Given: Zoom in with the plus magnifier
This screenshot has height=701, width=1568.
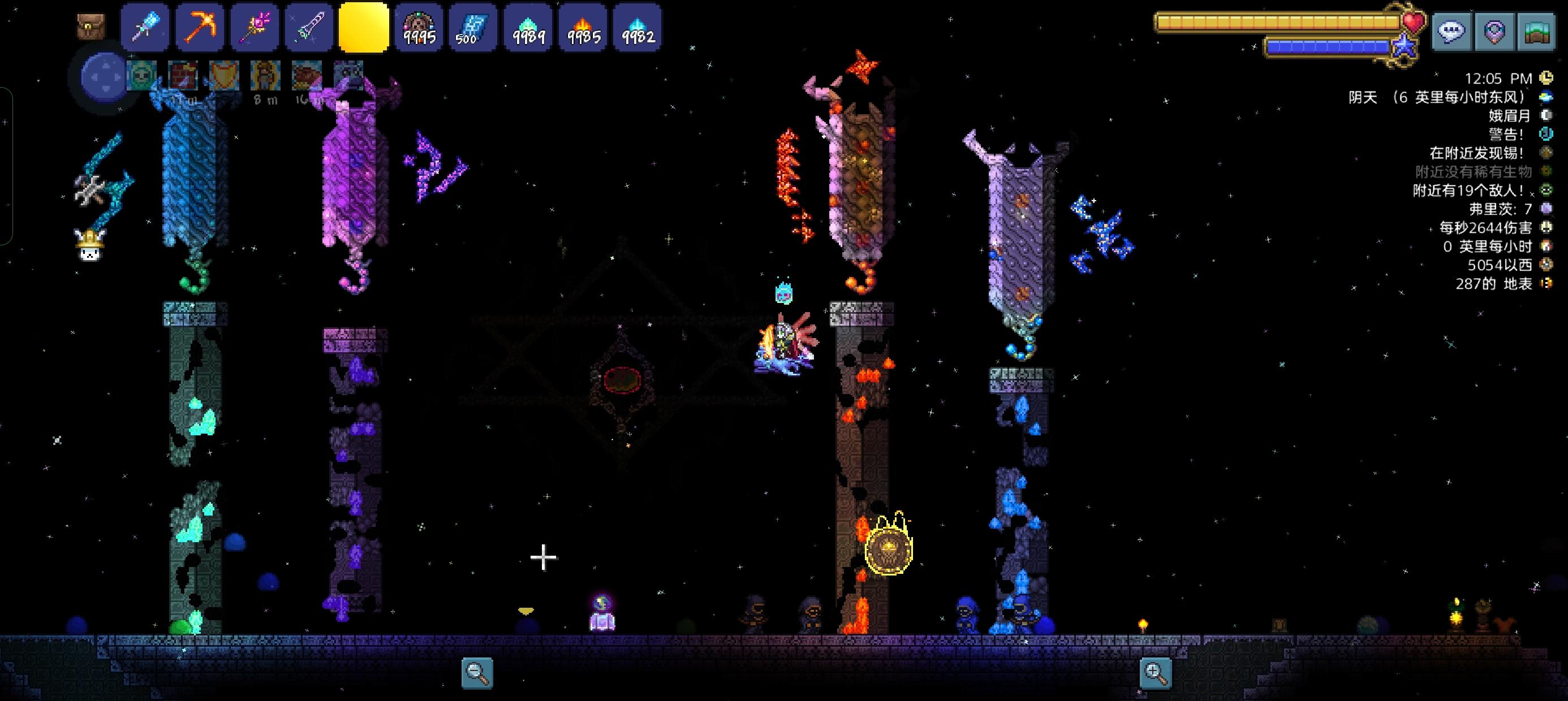Looking at the screenshot, I should coord(1155,673).
